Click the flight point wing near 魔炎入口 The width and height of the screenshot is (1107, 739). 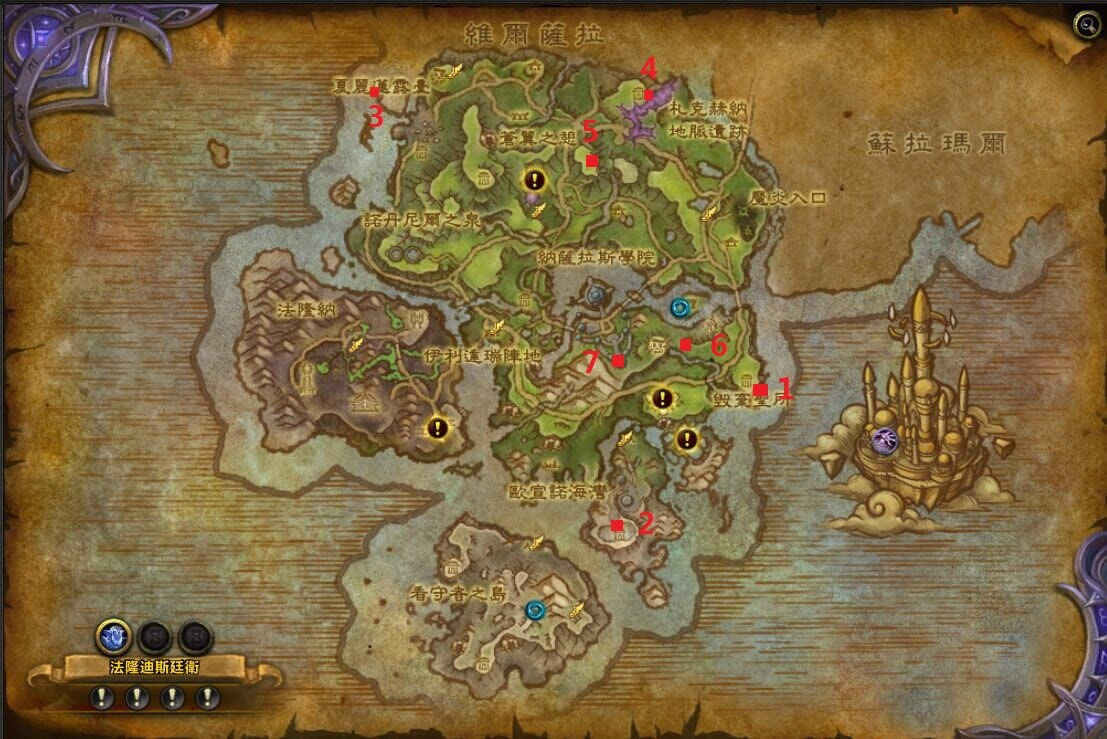[x=710, y=211]
